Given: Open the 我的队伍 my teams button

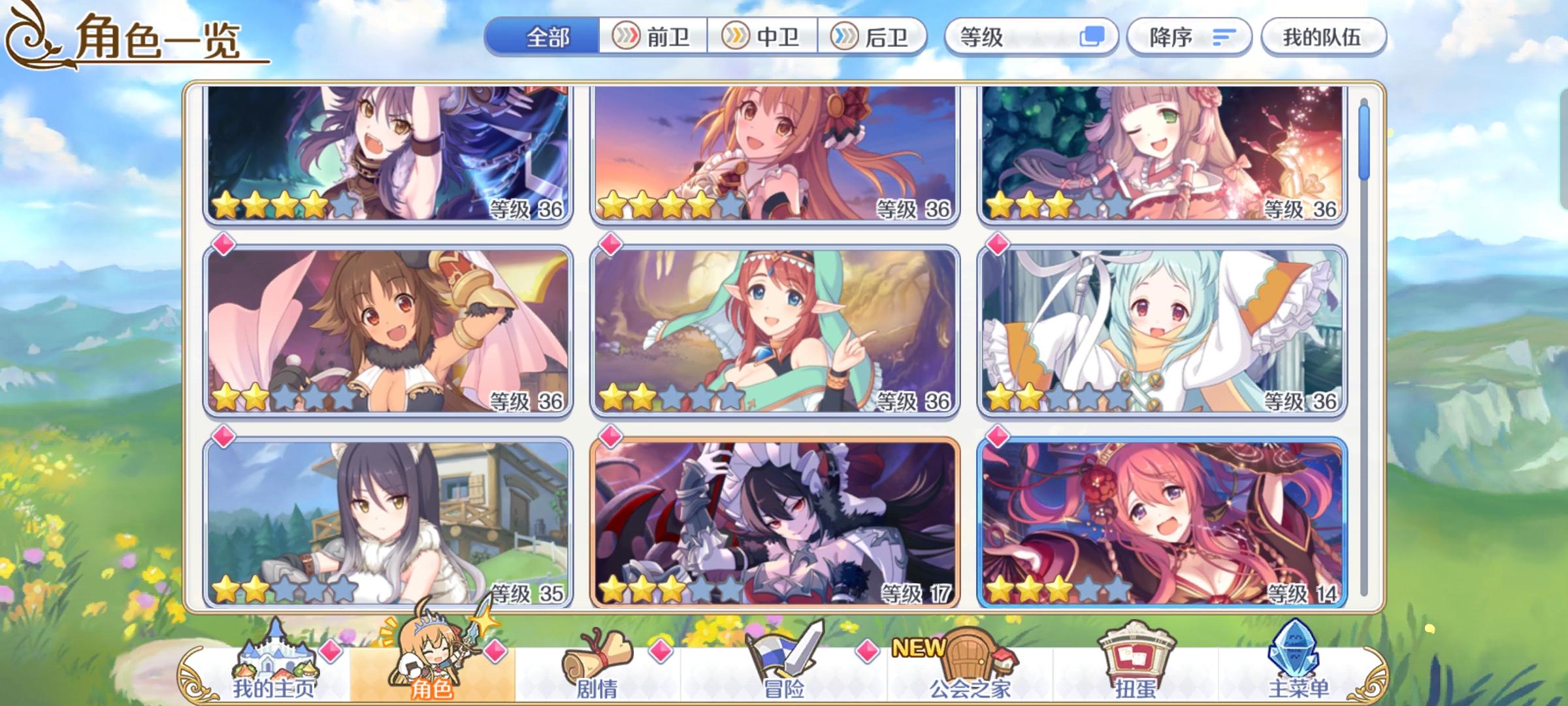Looking at the screenshot, I should click(x=1323, y=37).
